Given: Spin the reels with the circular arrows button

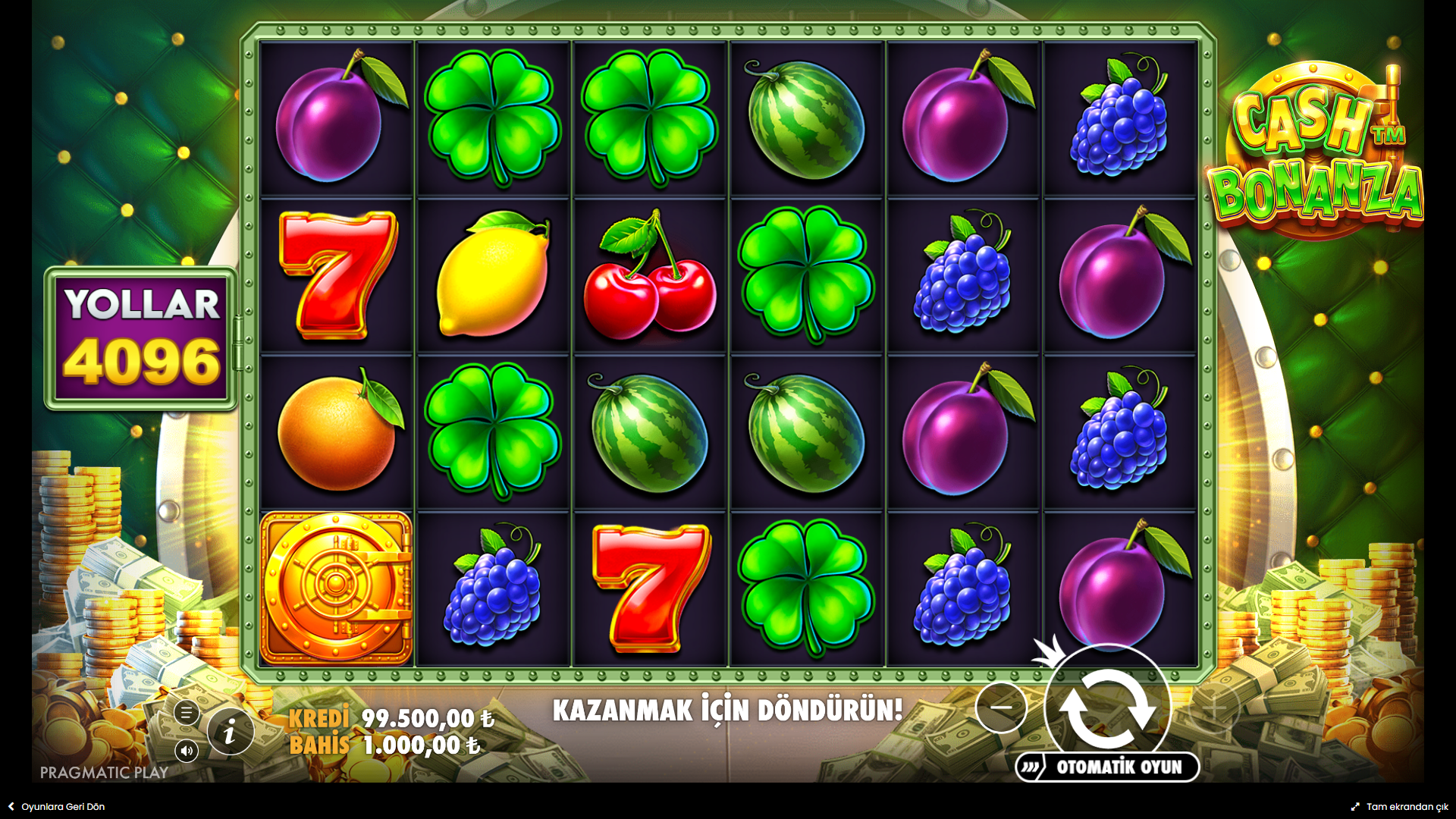Looking at the screenshot, I should coord(1107,707).
